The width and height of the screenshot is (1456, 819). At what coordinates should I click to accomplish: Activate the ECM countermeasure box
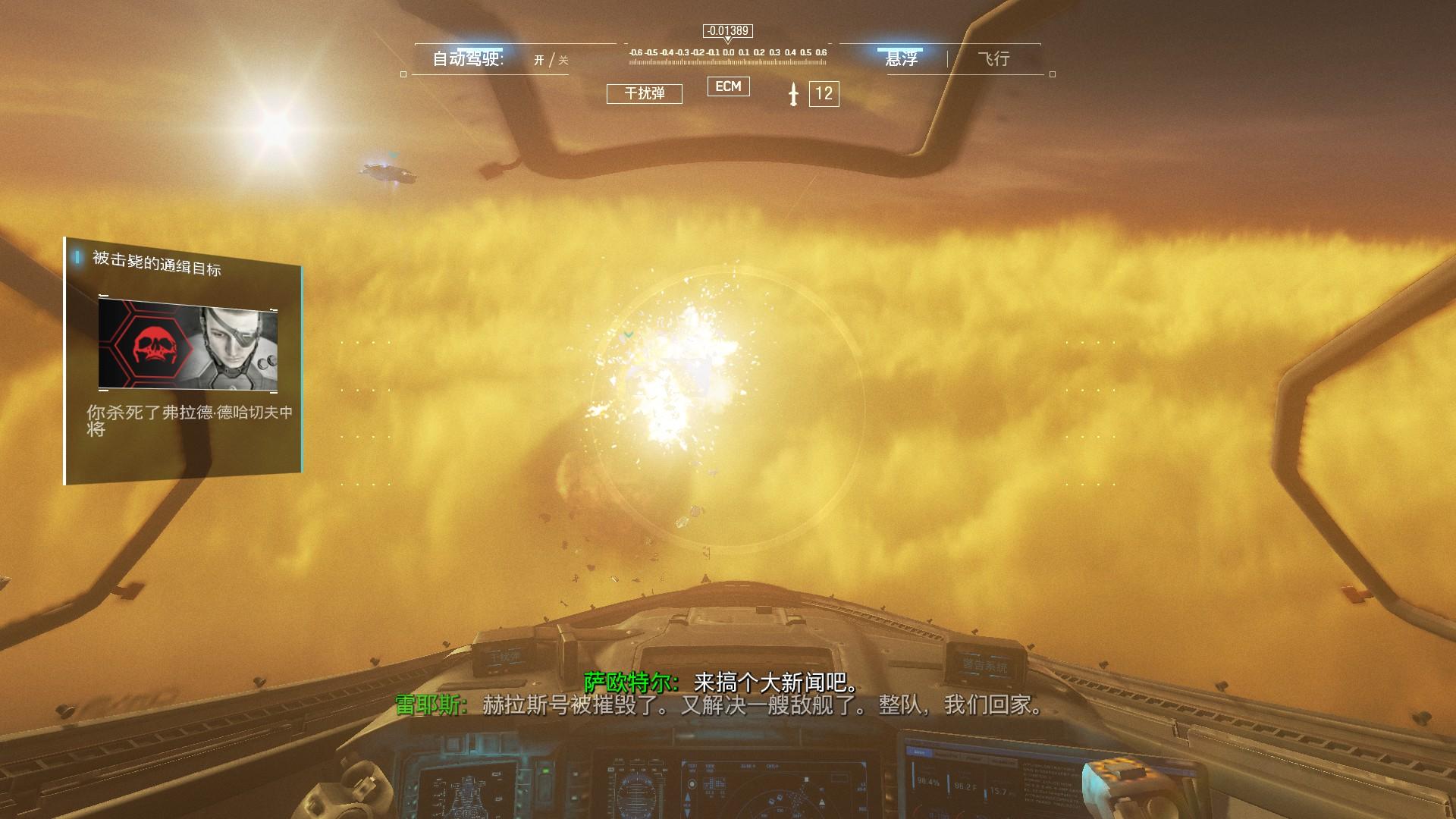[728, 86]
